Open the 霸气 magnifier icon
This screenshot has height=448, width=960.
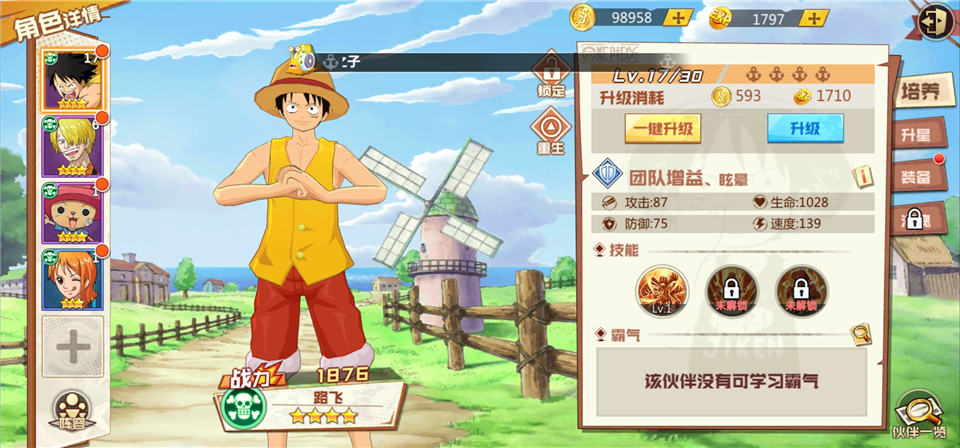[860, 334]
